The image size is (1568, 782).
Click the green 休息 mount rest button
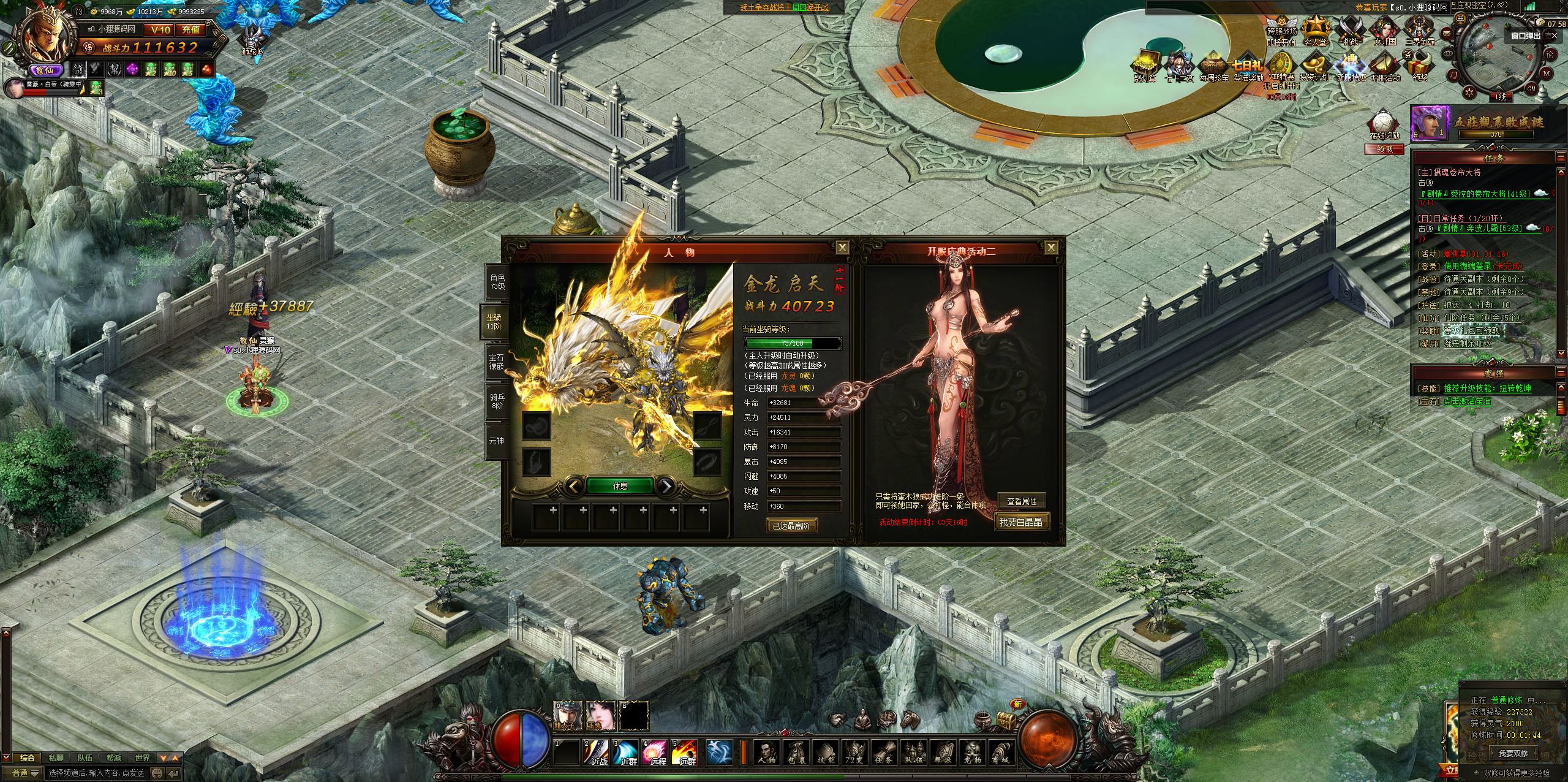[620, 486]
